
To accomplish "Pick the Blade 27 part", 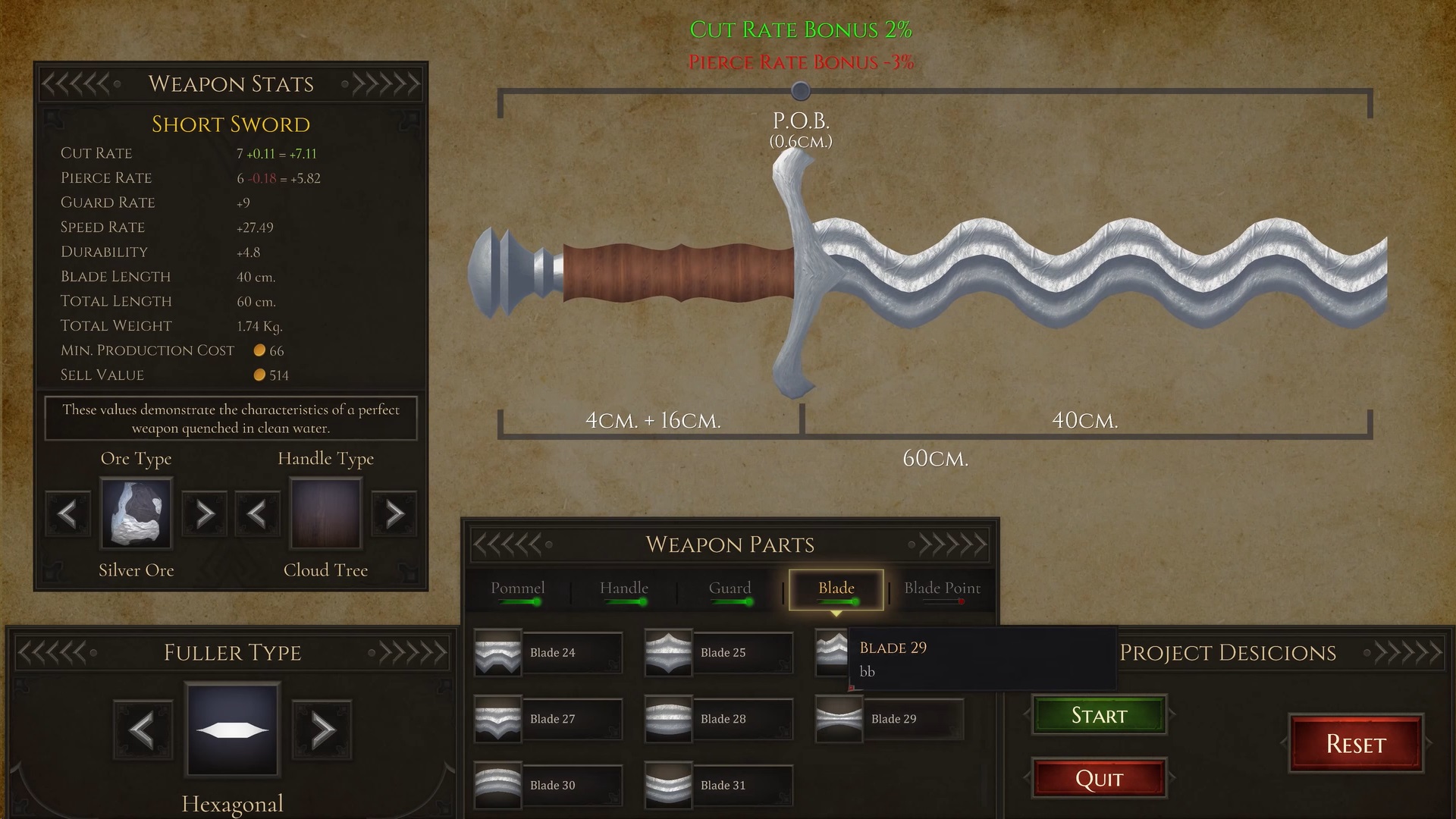I will (548, 719).
